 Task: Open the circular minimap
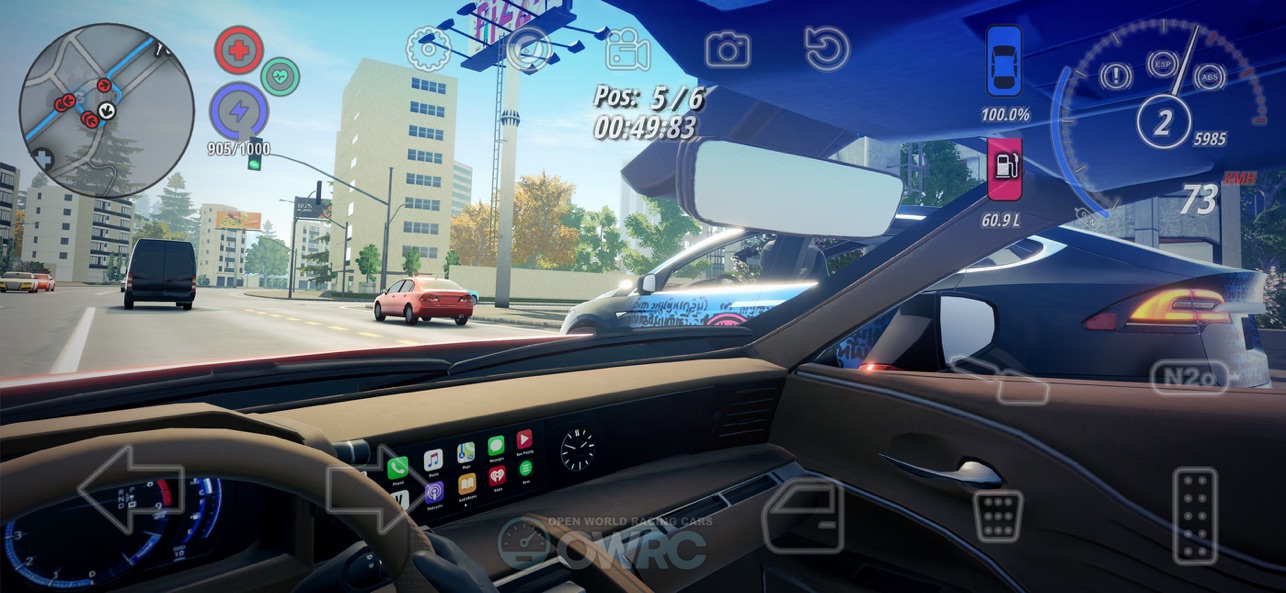coord(107,110)
